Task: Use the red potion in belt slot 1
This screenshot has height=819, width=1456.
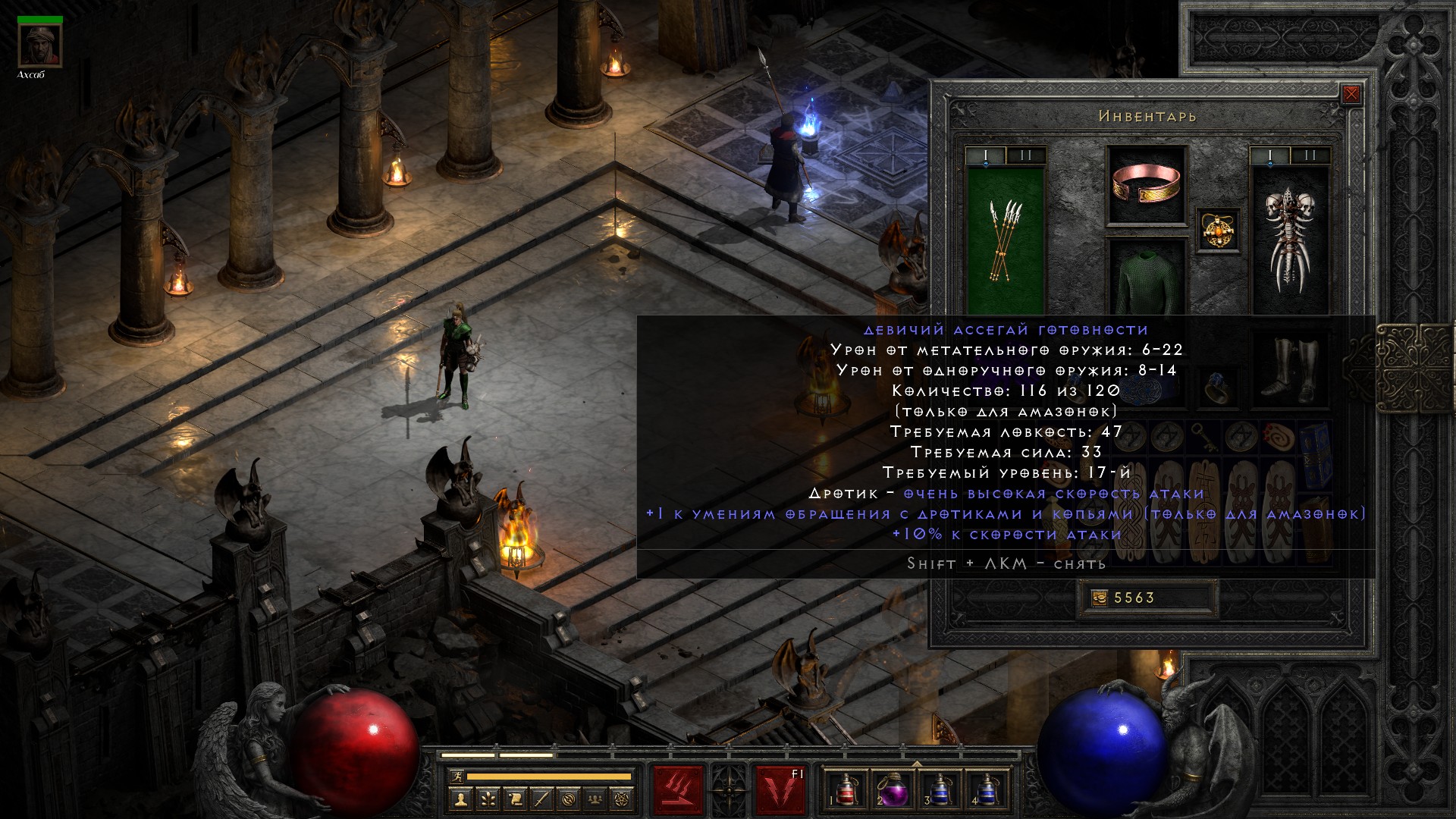Action: click(845, 790)
